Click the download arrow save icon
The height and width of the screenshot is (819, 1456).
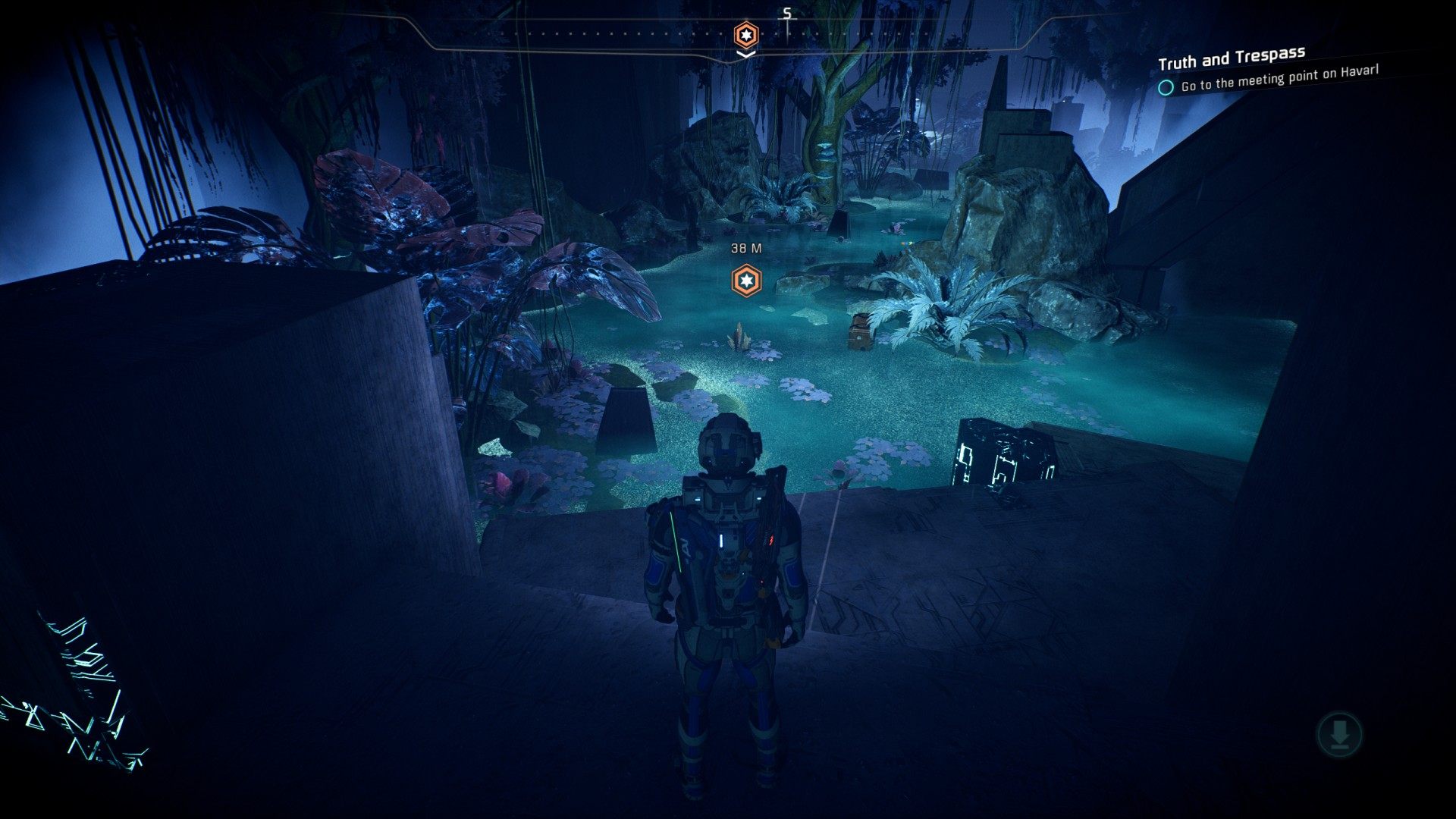click(1339, 734)
